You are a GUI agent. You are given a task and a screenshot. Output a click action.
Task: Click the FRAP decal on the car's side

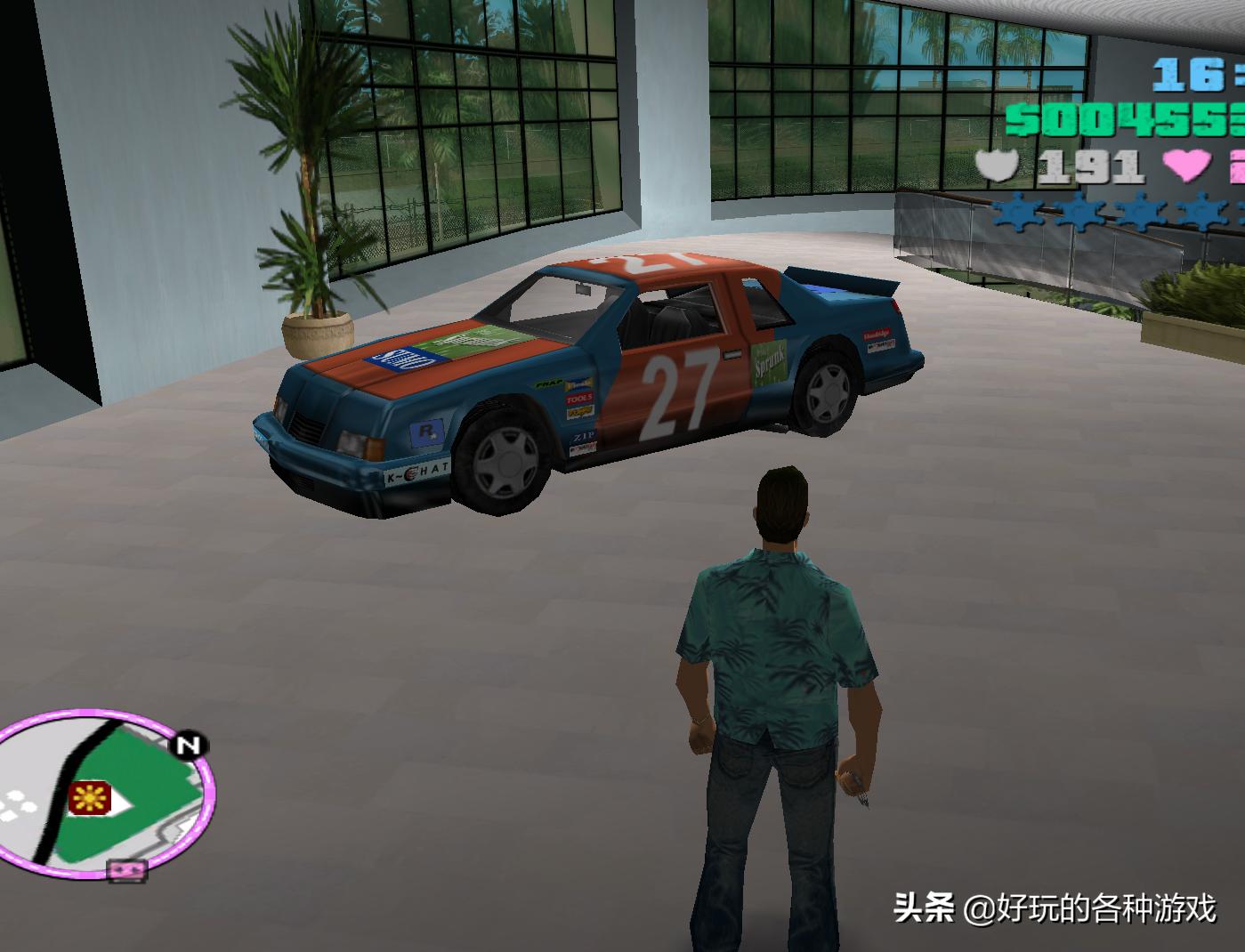(x=547, y=384)
